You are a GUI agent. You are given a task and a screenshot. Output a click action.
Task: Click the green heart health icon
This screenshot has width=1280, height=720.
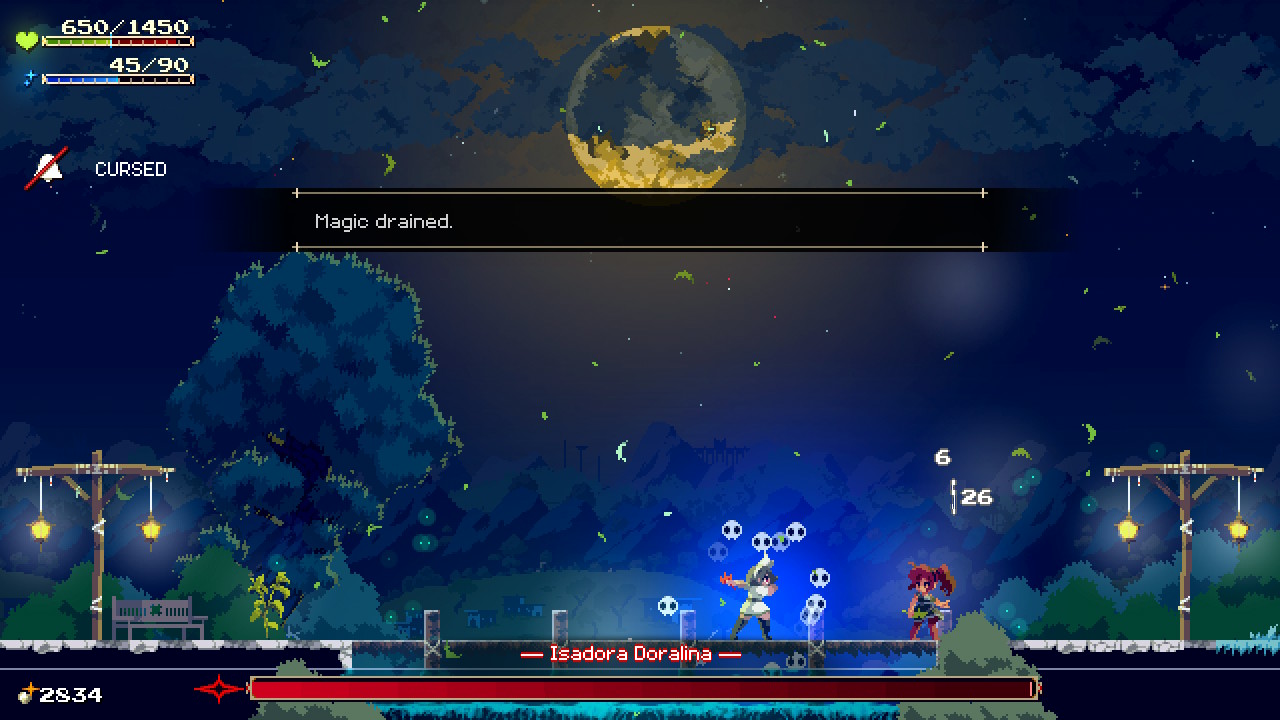[x=28, y=39]
